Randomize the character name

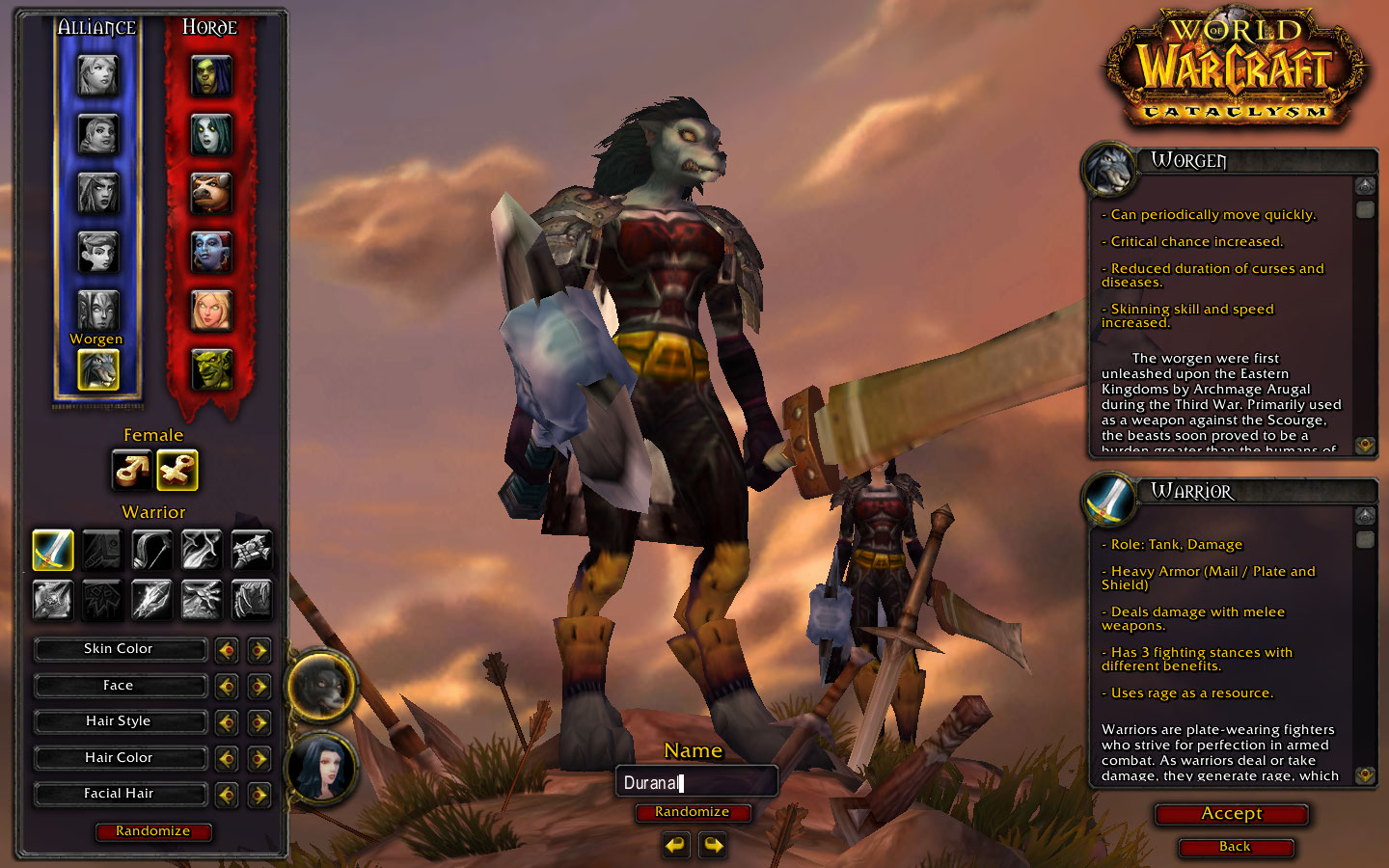(x=693, y=812)
